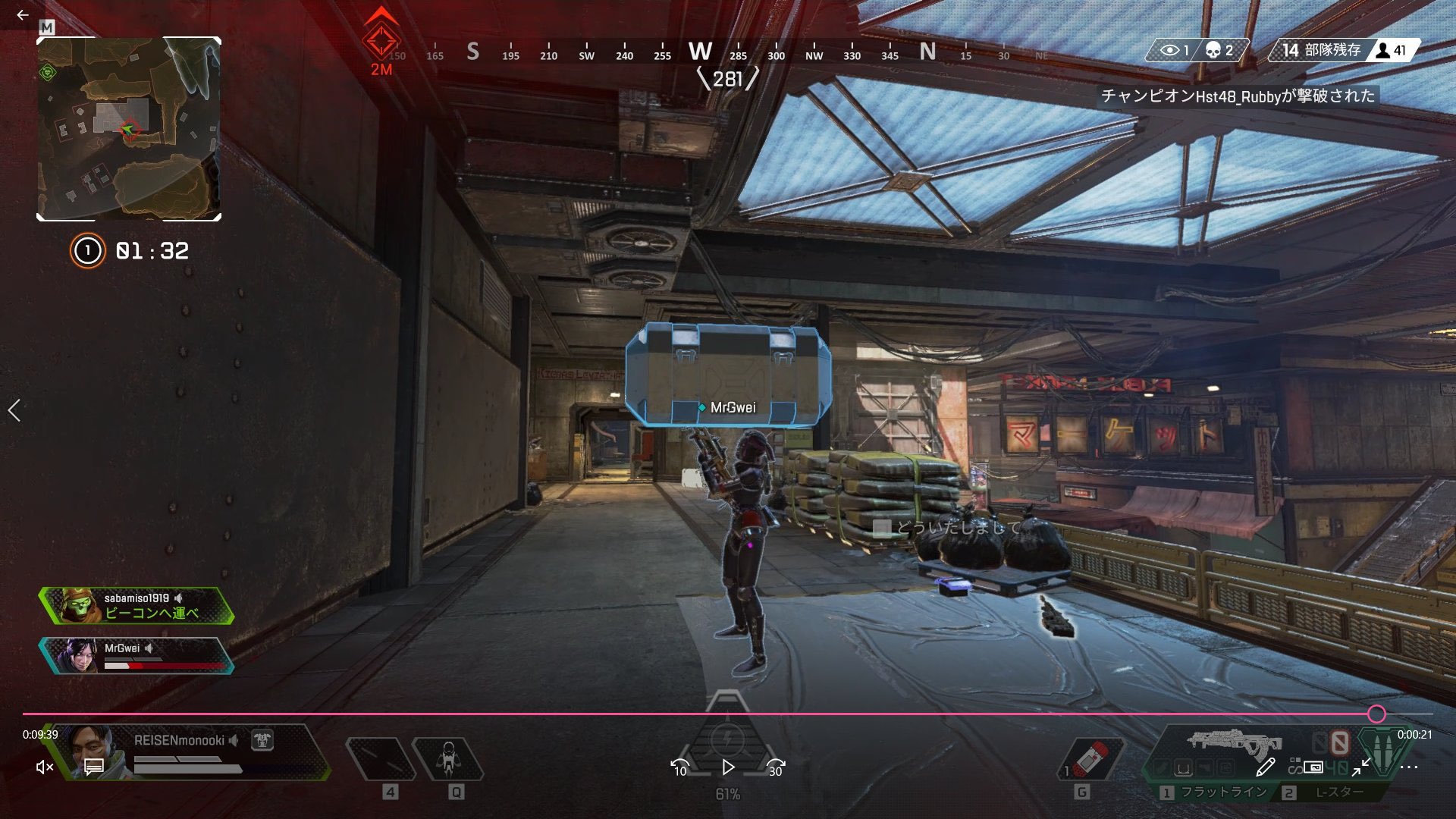Switch to mini view mode

[x=1313, y=767]
